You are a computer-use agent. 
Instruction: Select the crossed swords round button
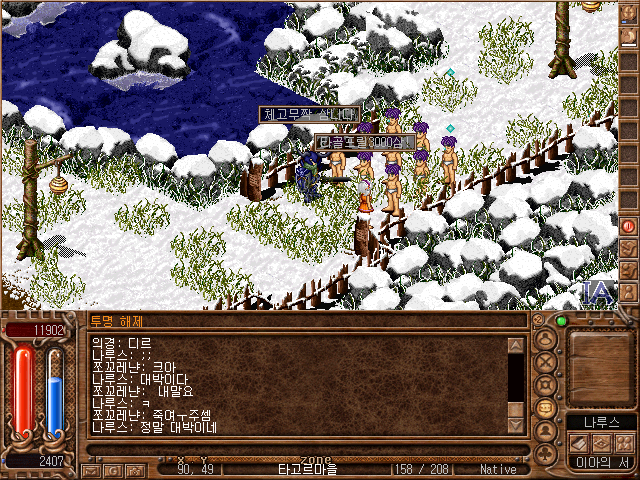[546, 363]
